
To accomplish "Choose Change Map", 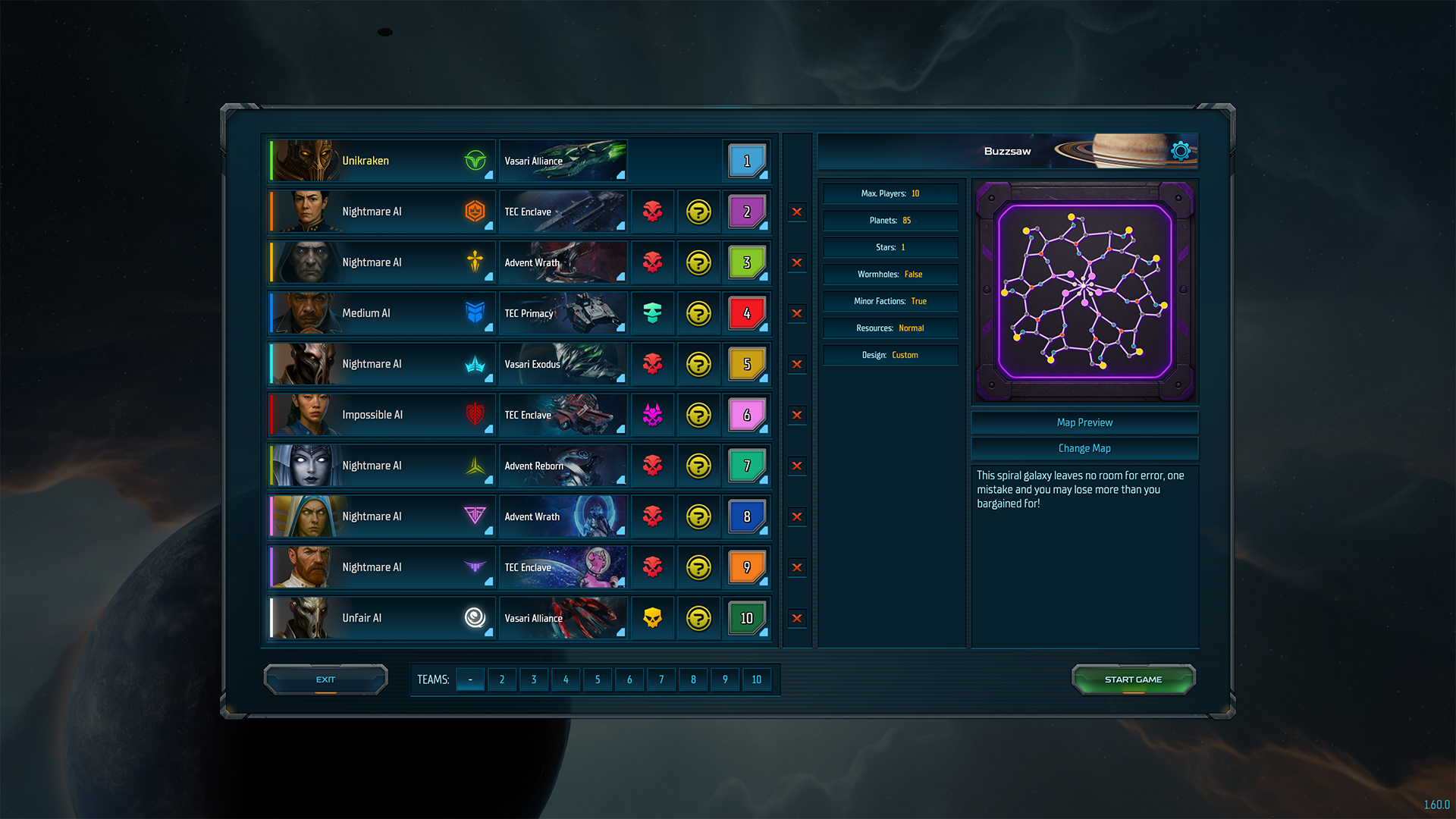I will point(1084,448).
